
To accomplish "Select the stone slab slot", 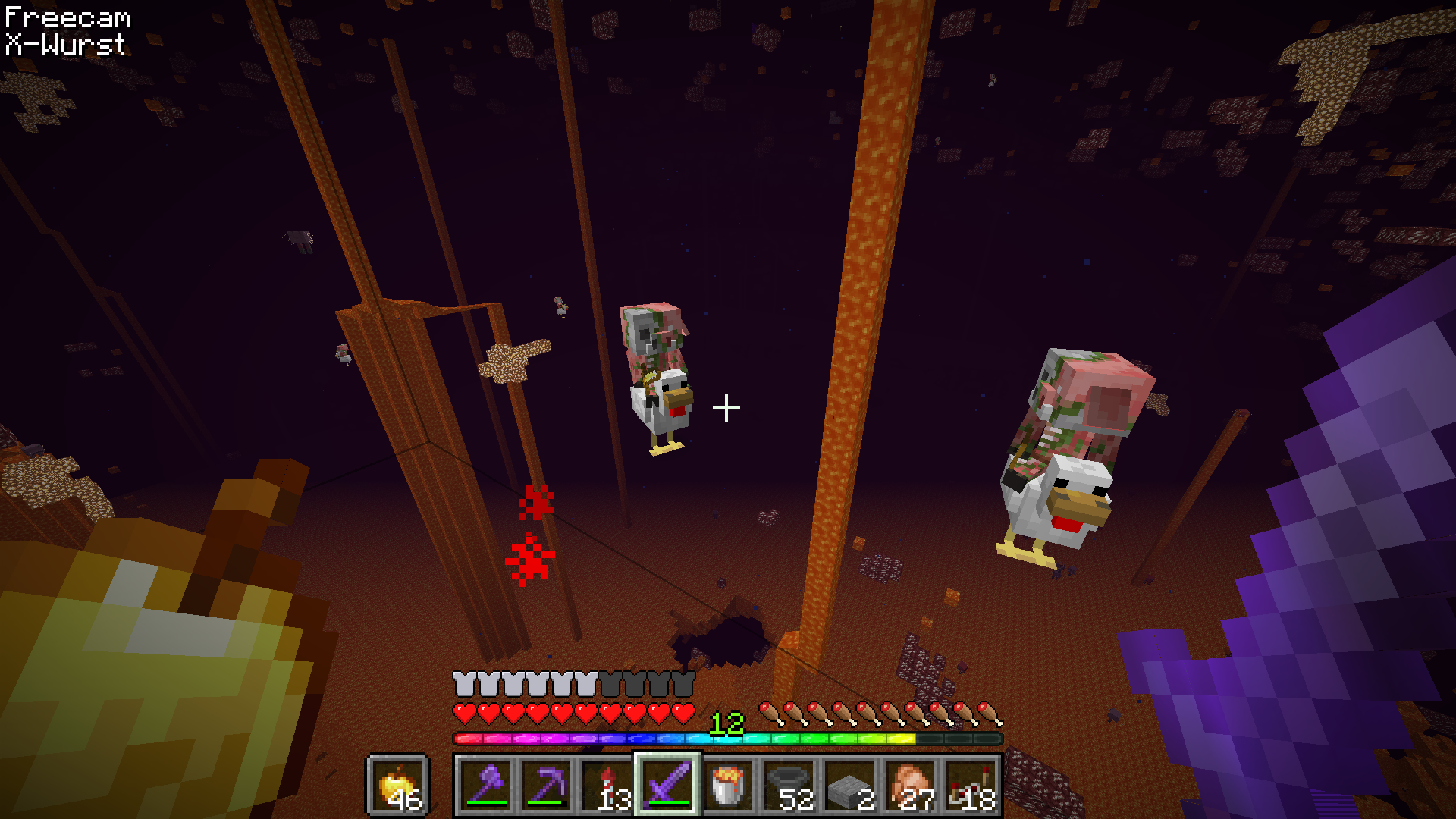I will 850,784.
